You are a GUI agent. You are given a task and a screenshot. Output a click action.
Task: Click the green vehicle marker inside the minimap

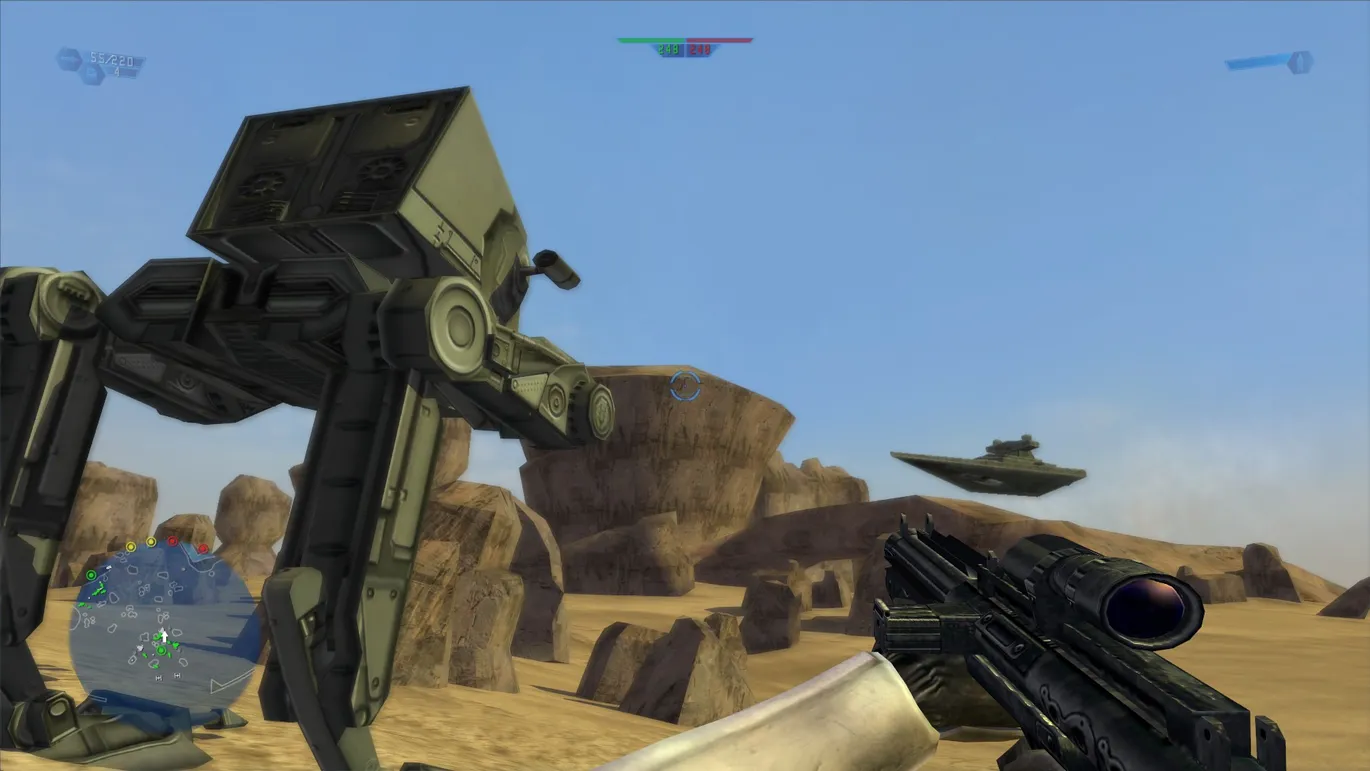(x=161, y=651)
